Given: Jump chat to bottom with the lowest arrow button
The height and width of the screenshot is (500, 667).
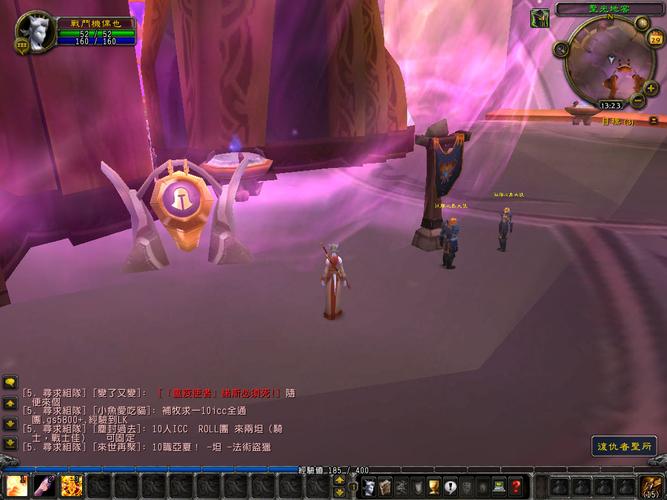Looking at the screenshot, I should [x=9, y=441].
